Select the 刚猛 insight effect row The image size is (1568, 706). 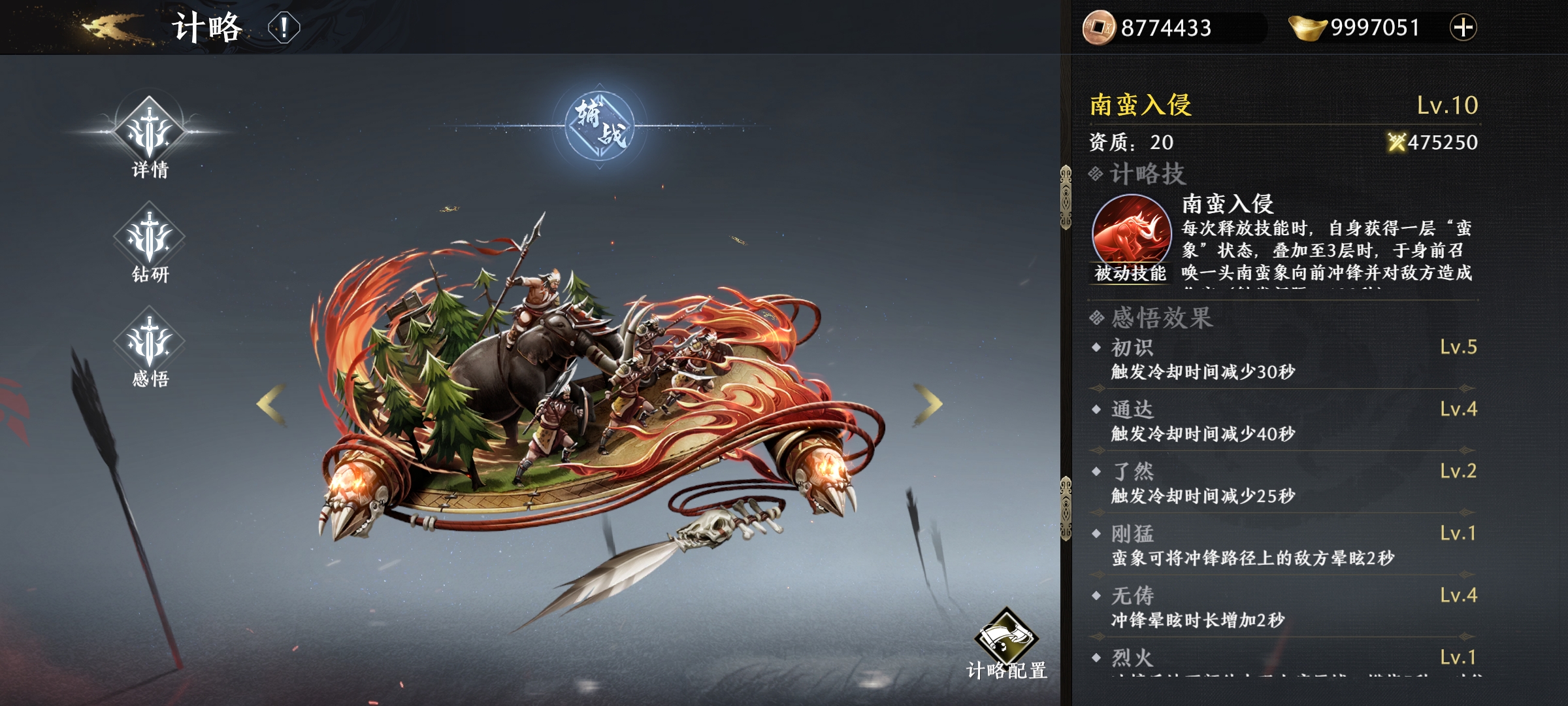click(1284, 545)
